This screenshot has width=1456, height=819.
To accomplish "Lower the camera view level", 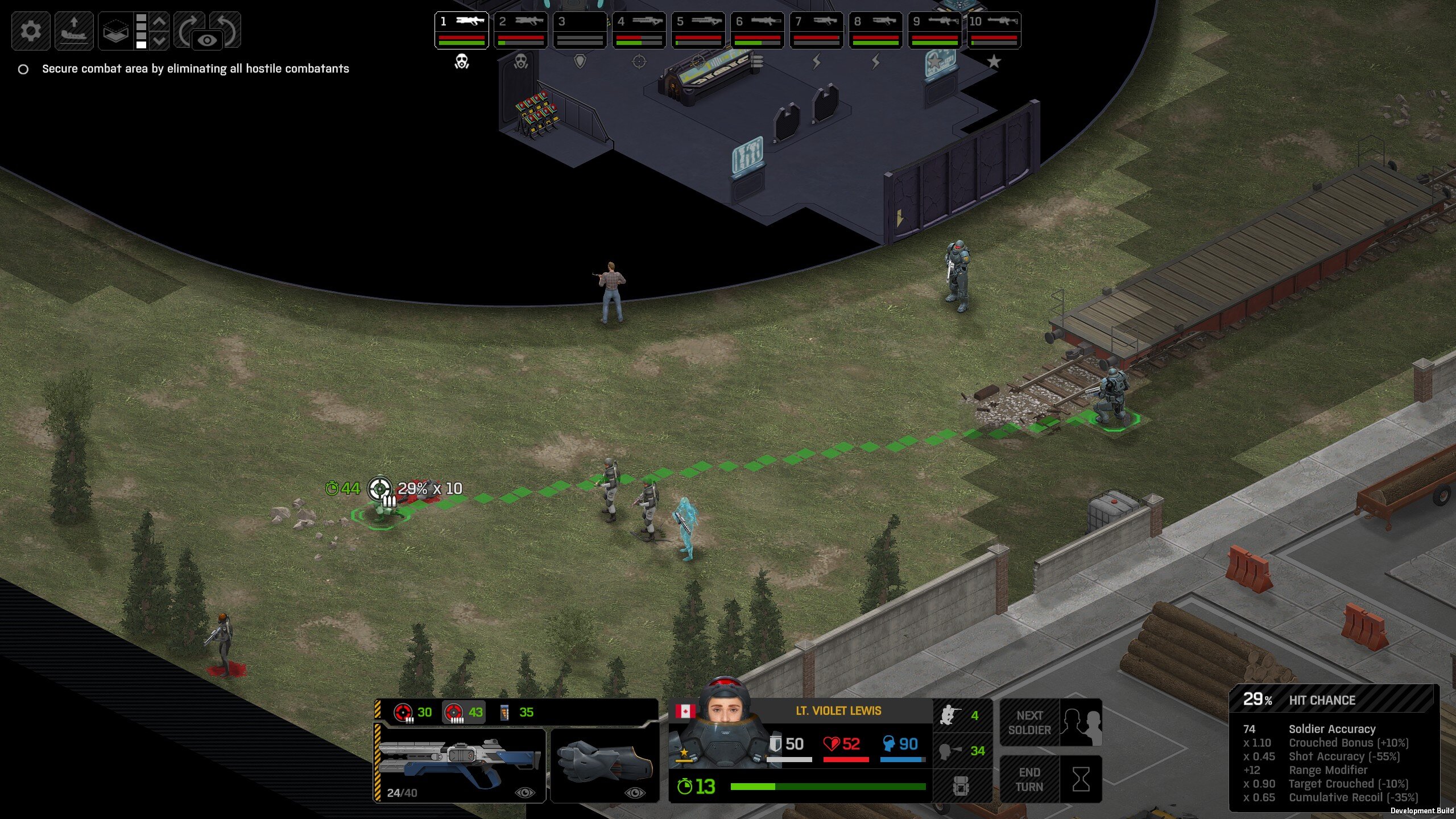I will tap(160, 40).
